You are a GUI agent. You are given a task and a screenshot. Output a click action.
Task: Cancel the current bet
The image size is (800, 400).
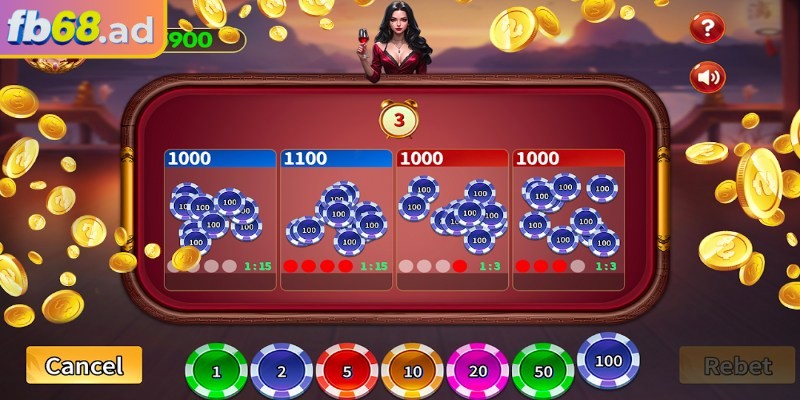click(84, 365)
